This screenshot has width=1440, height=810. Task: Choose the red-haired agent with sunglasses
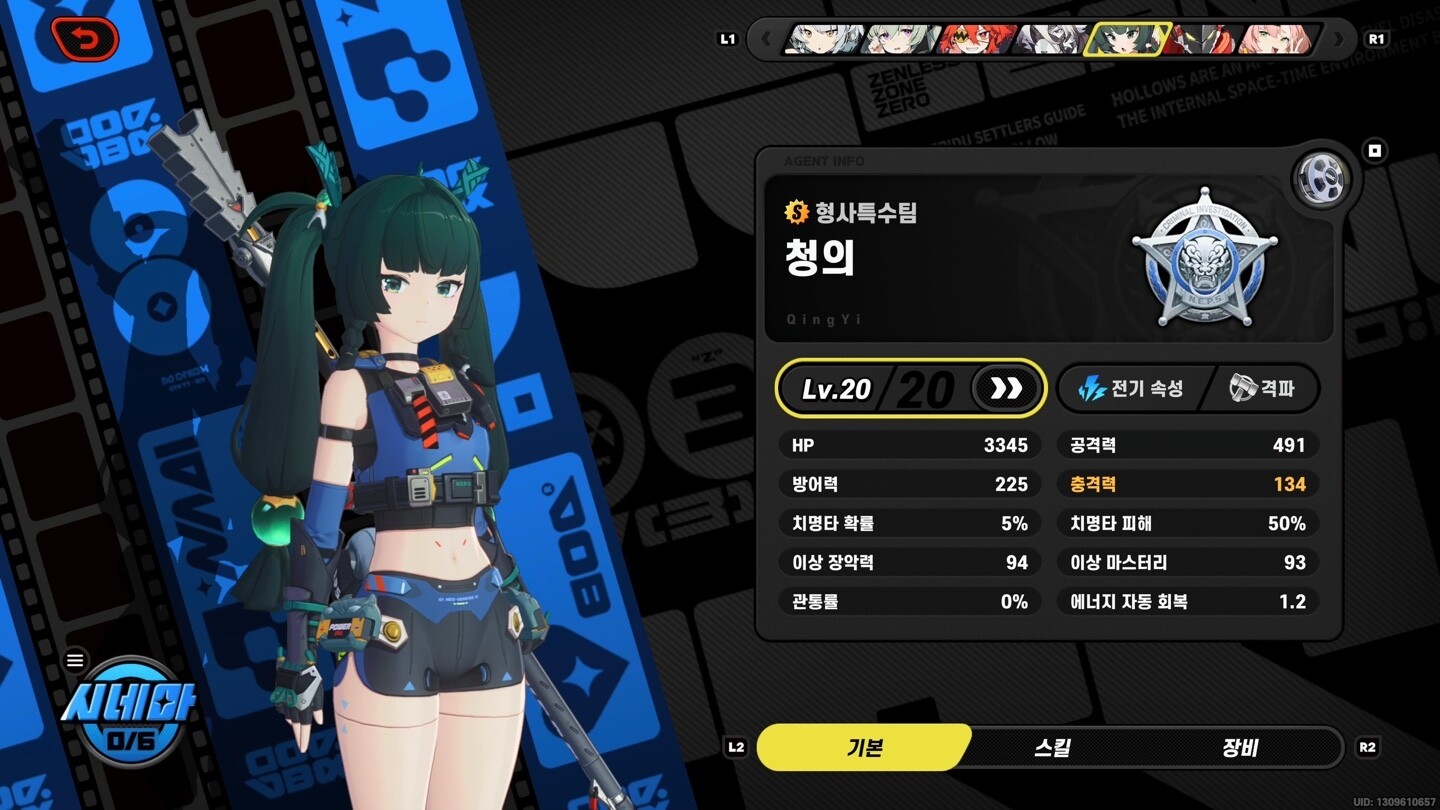tap(976, 40)
